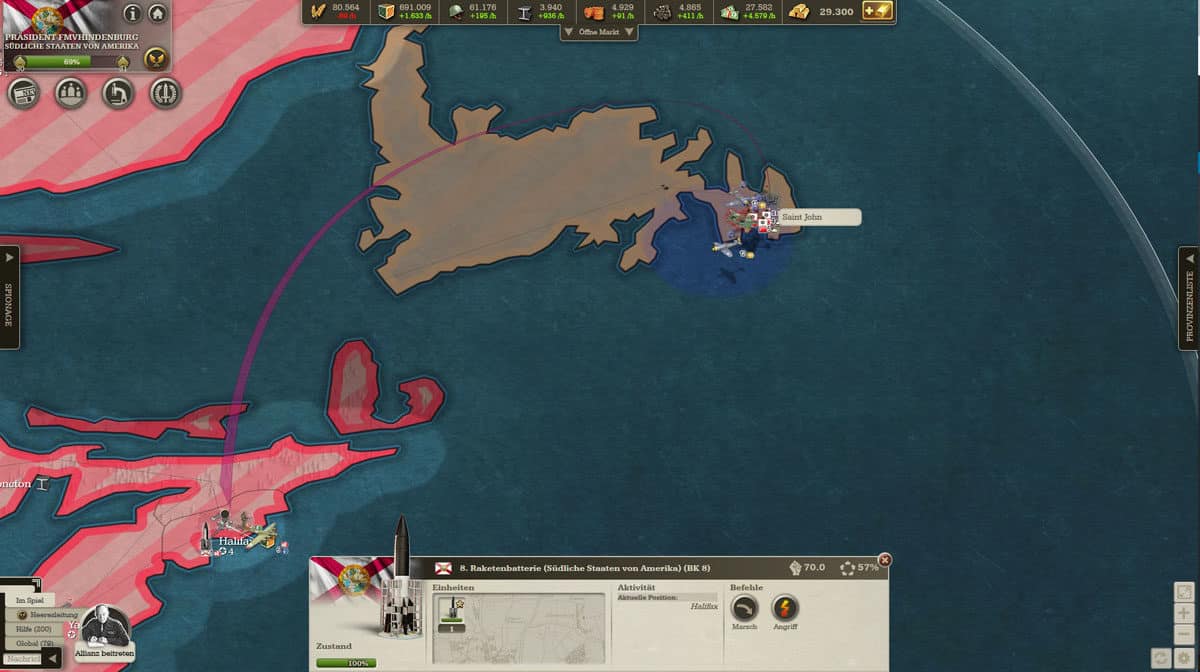The image size is (1200, 672).
Task: Issue the Angriff order
Action: tap(785, 608)
